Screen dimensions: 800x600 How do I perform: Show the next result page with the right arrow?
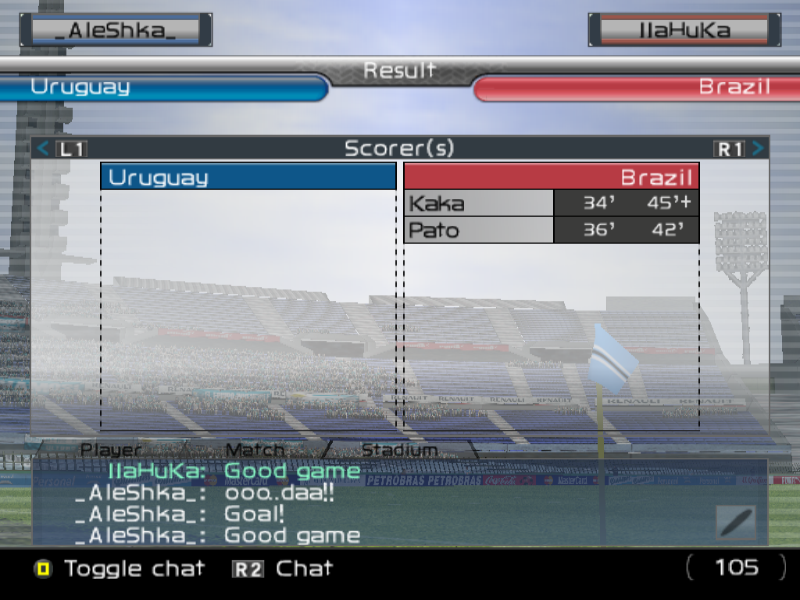point(758,149)
